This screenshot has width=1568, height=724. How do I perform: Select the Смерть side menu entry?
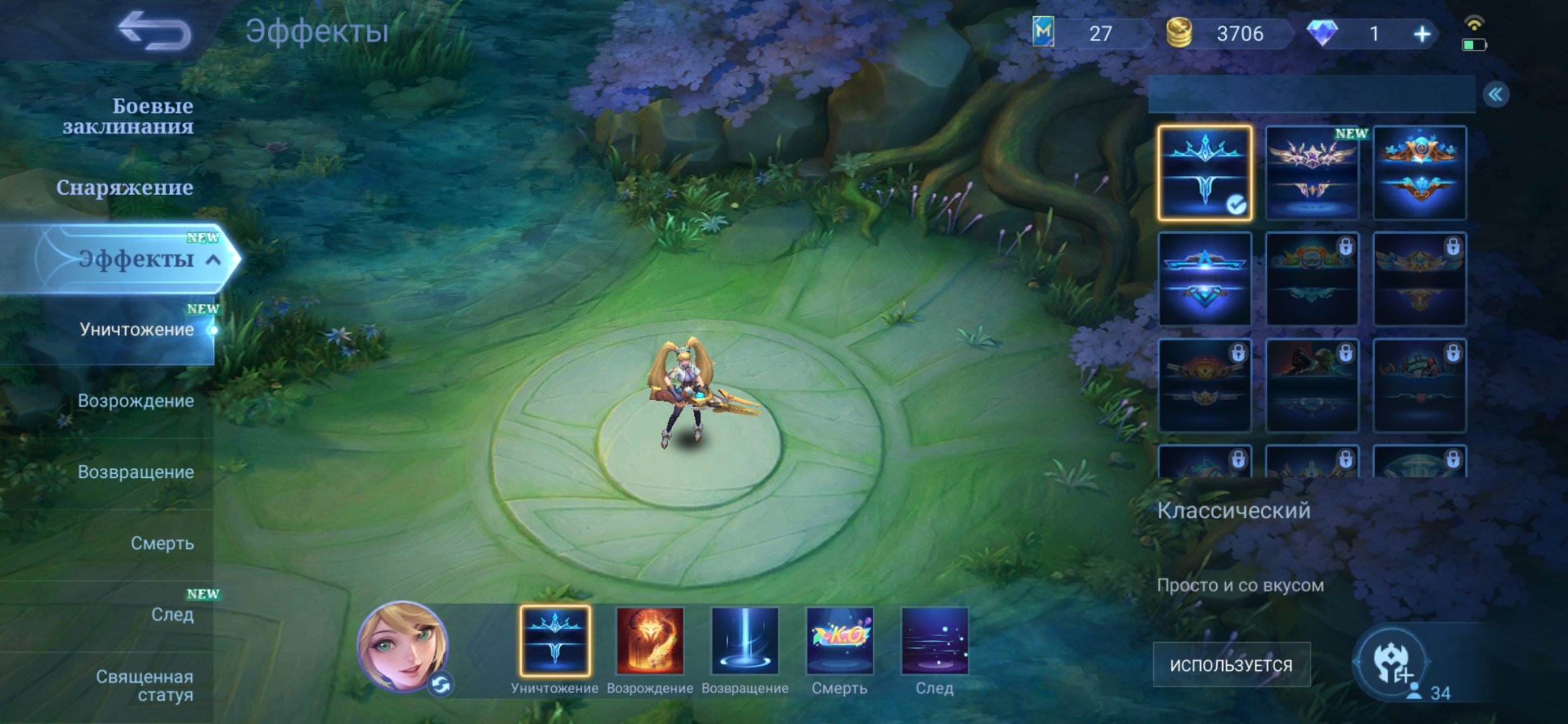coord(162,543)
